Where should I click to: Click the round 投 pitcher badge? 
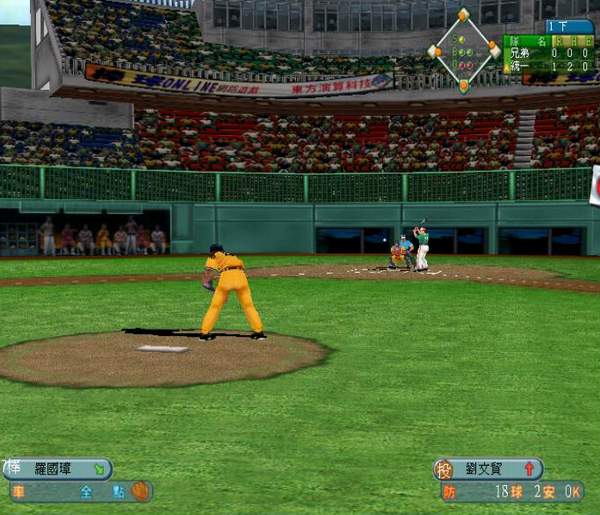point(443,469)
